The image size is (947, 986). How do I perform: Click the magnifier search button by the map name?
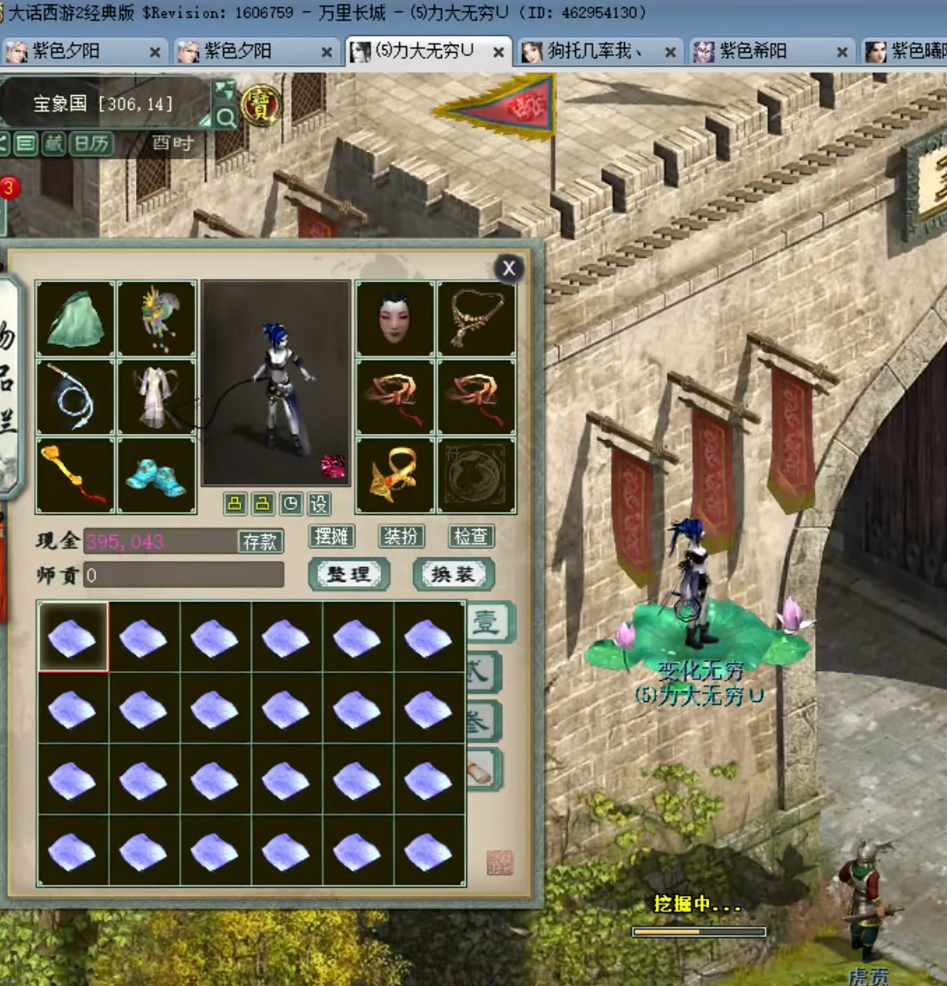pos(226,119)
